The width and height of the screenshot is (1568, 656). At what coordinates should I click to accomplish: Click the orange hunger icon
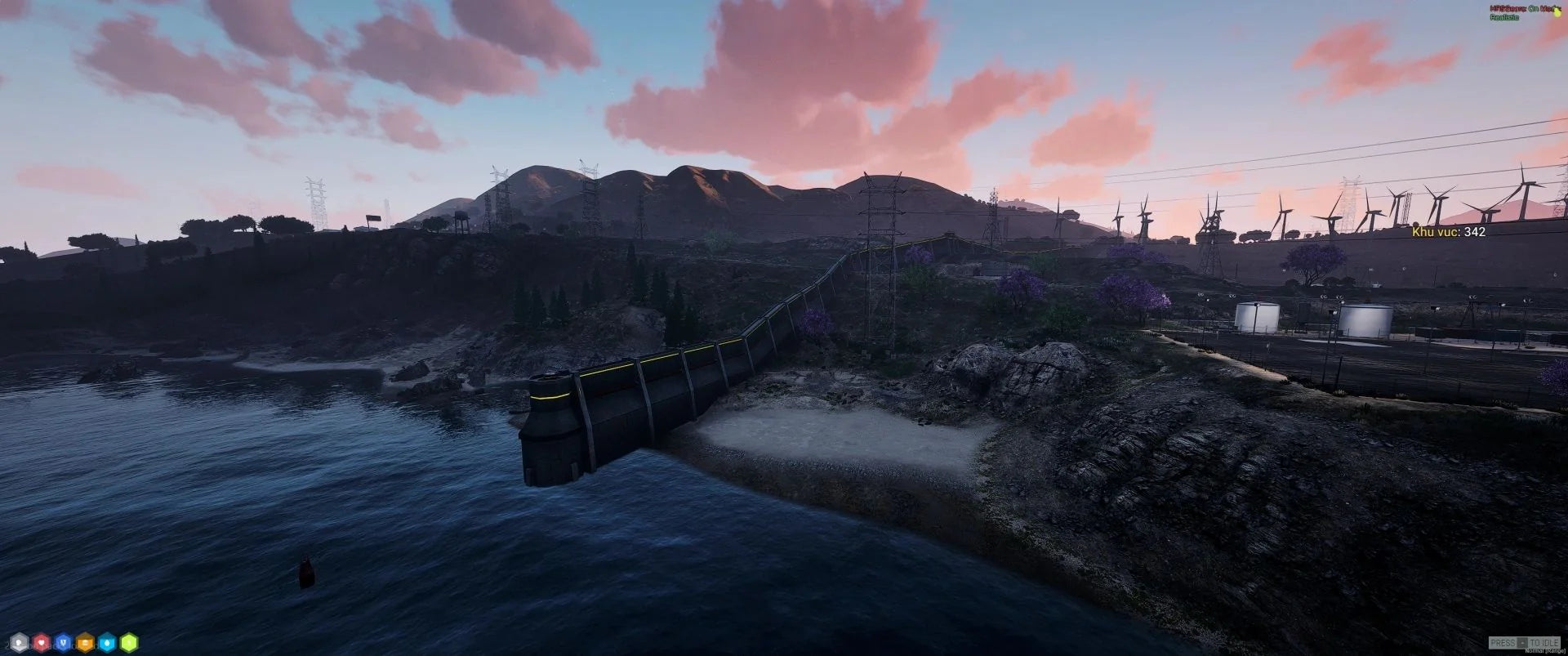(85, 643)
